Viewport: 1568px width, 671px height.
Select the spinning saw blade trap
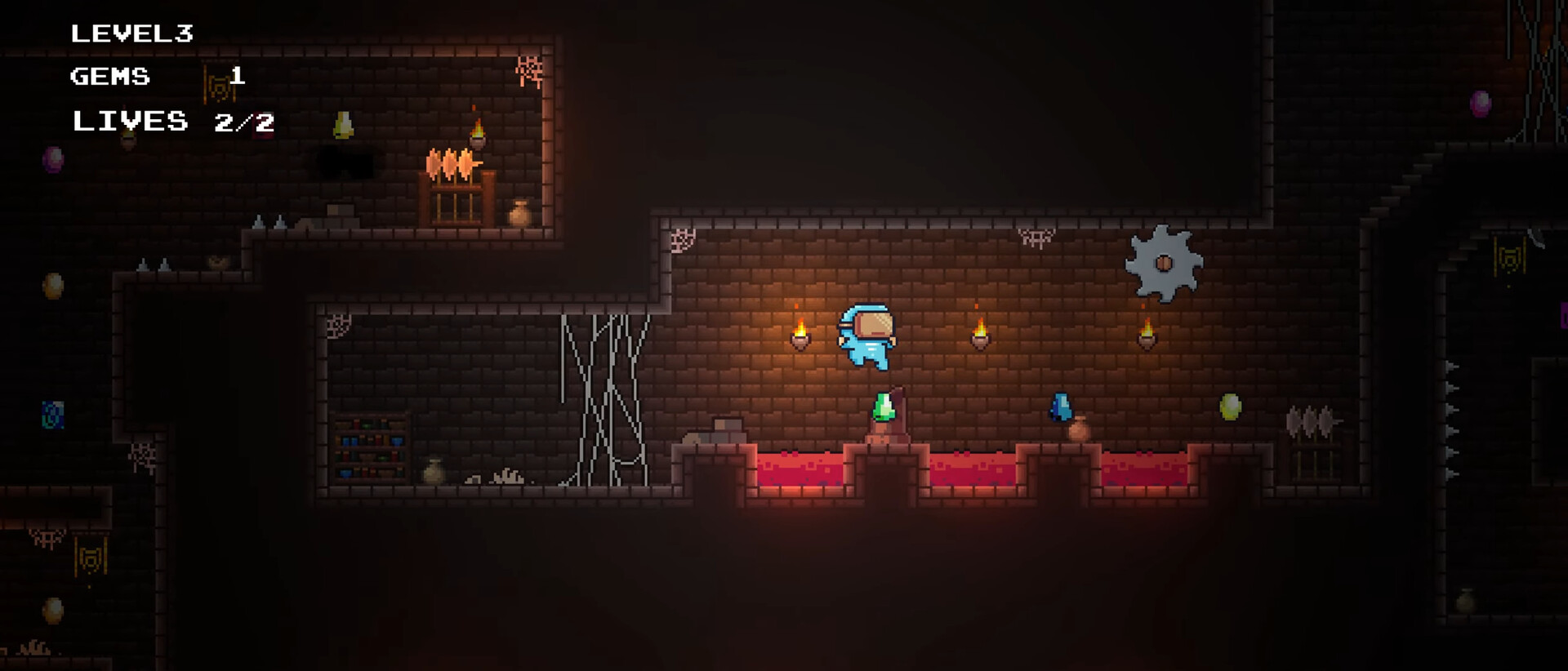pos(1163,261)
